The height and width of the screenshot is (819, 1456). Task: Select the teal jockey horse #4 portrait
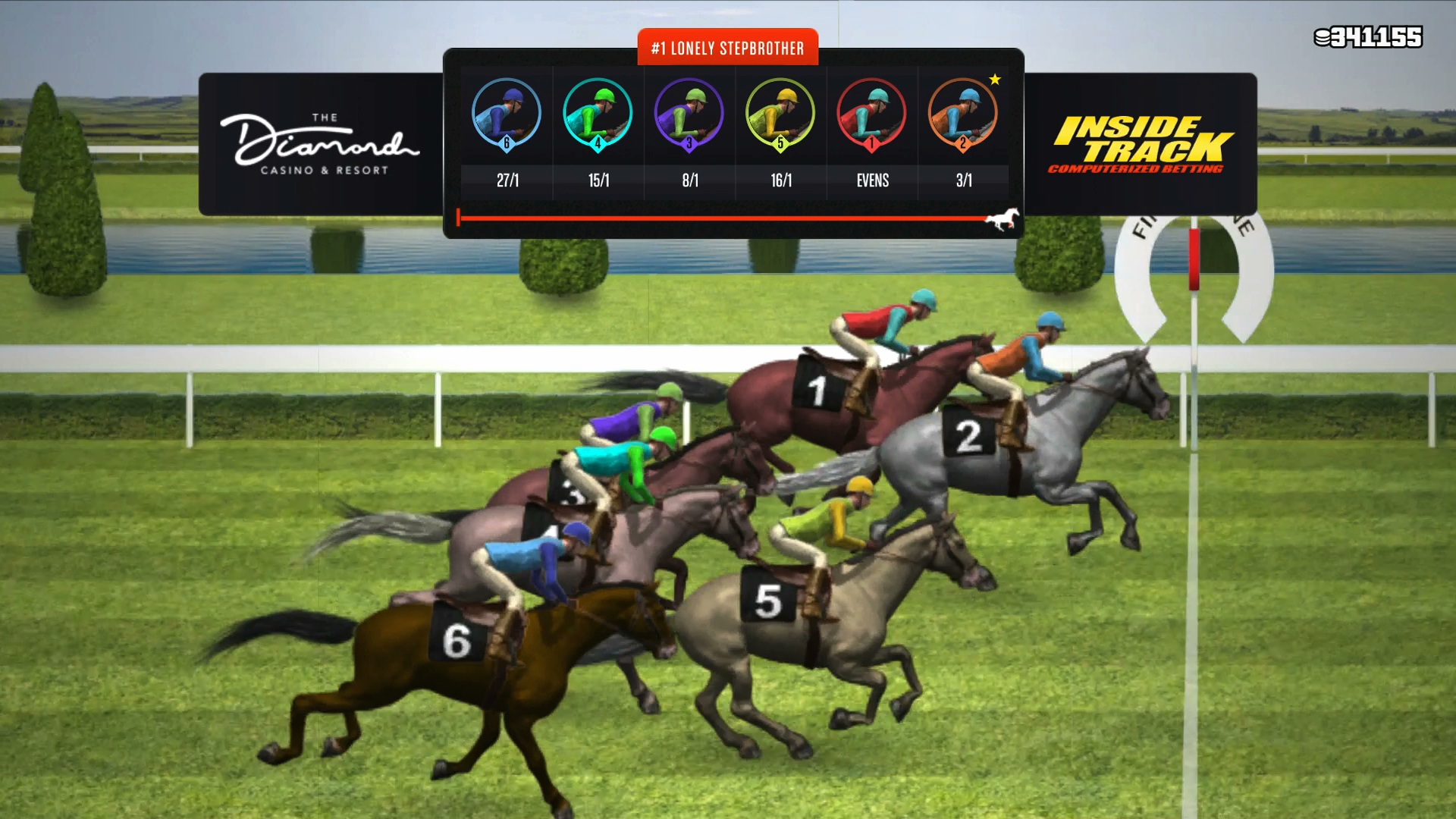pyautogui.click(x=599, y=114)
